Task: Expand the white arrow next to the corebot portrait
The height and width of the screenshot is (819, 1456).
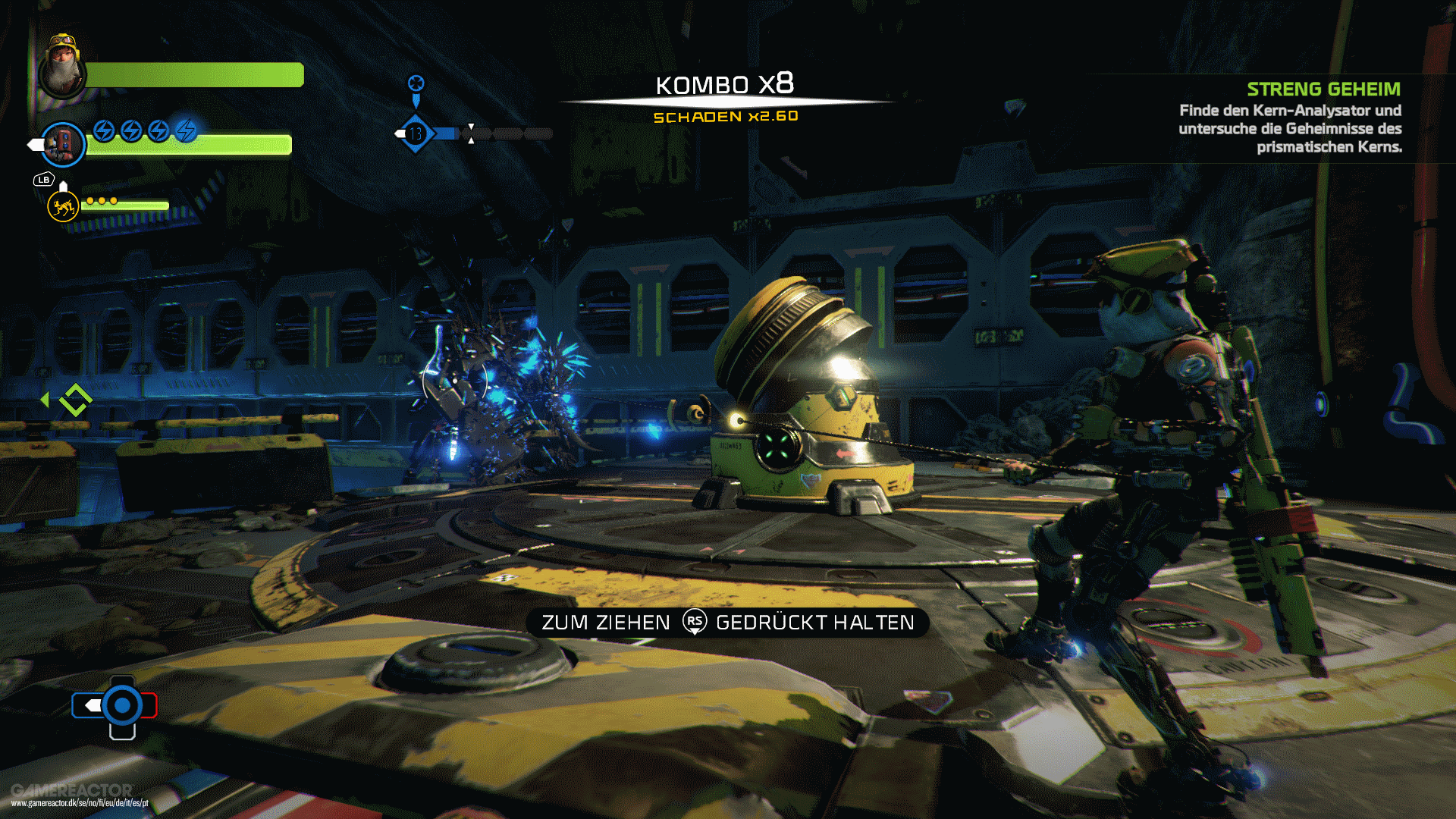Action: [x=34, y=145]
